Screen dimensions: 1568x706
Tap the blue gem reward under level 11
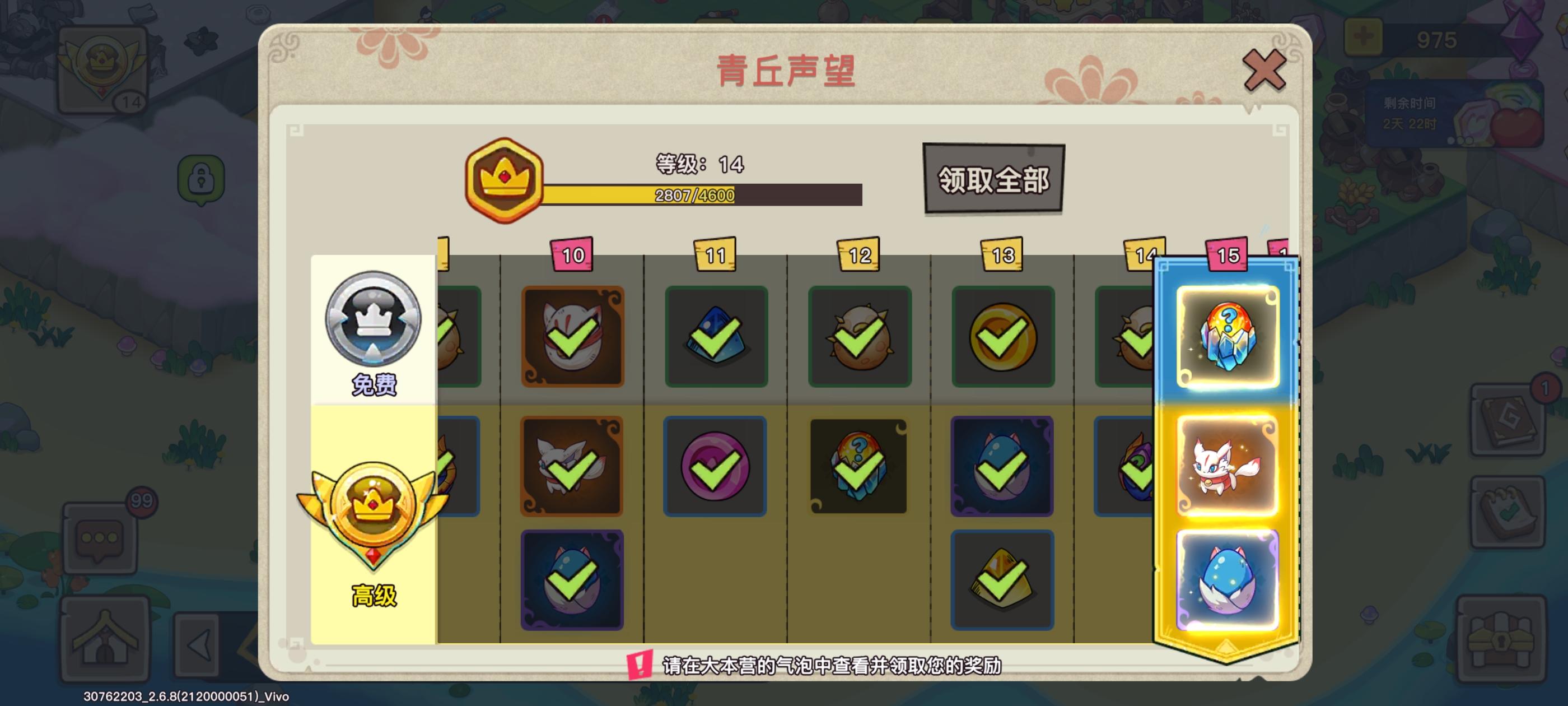point(715,337)
